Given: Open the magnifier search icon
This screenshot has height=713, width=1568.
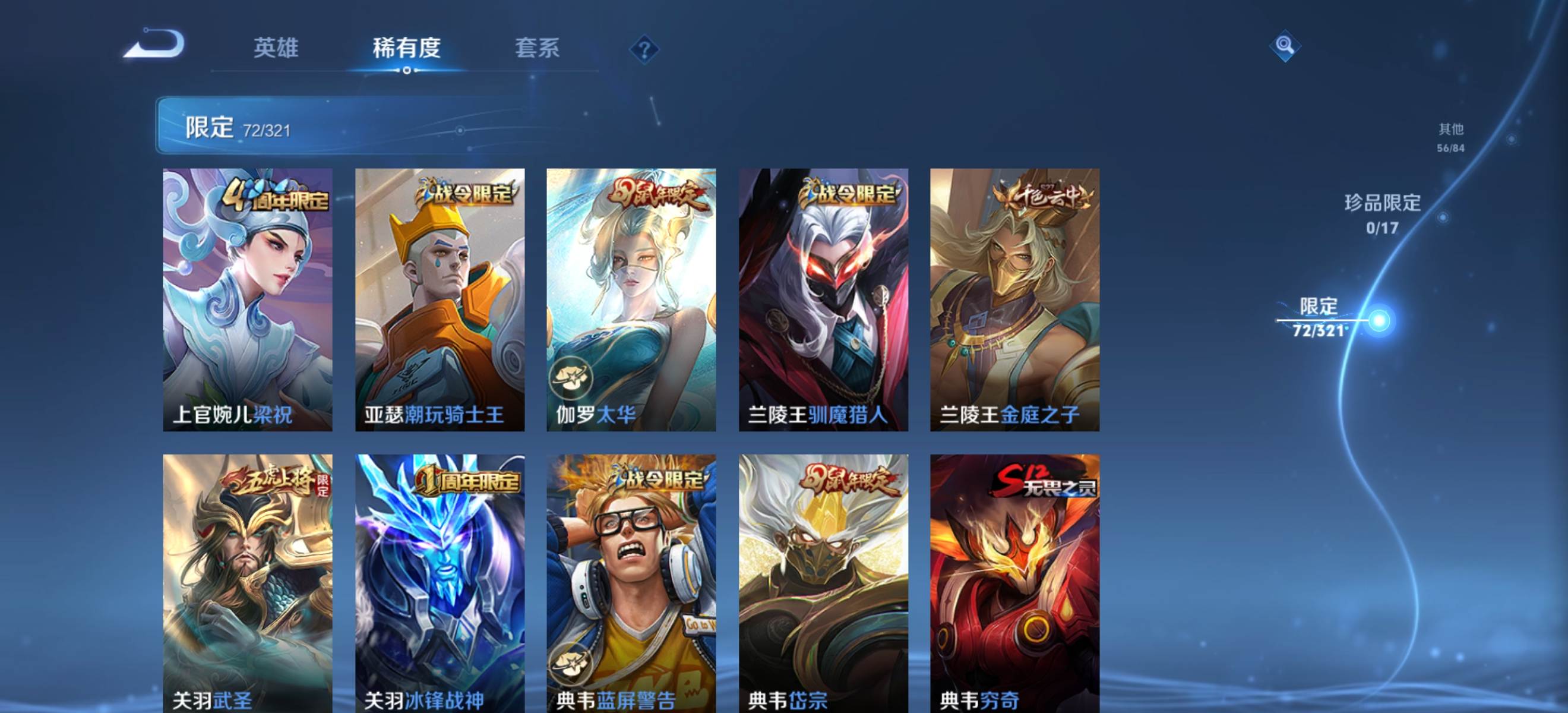Looking at the screenshot, I should pos(1284,45).
